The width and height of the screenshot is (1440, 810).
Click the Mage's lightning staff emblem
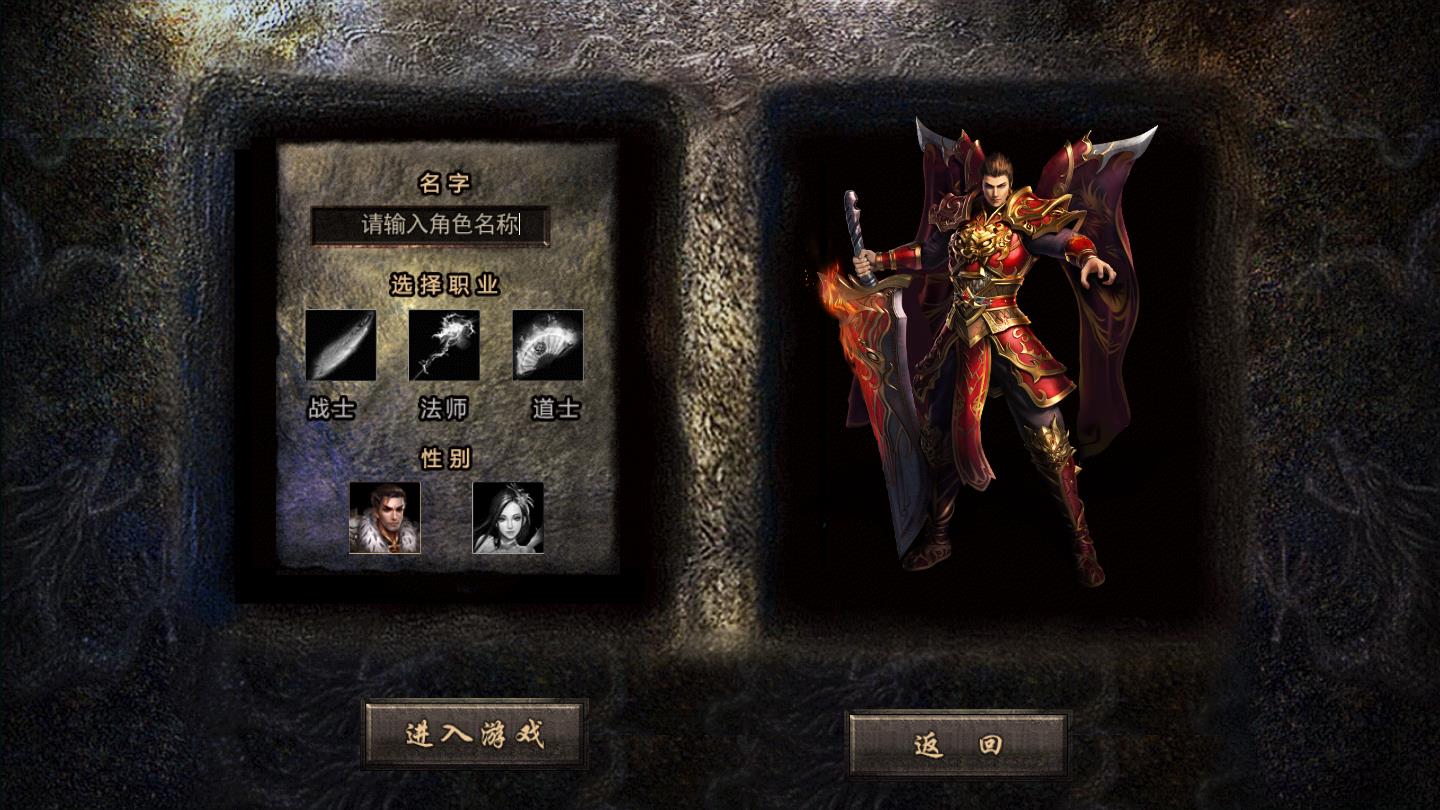click(444, 345)
